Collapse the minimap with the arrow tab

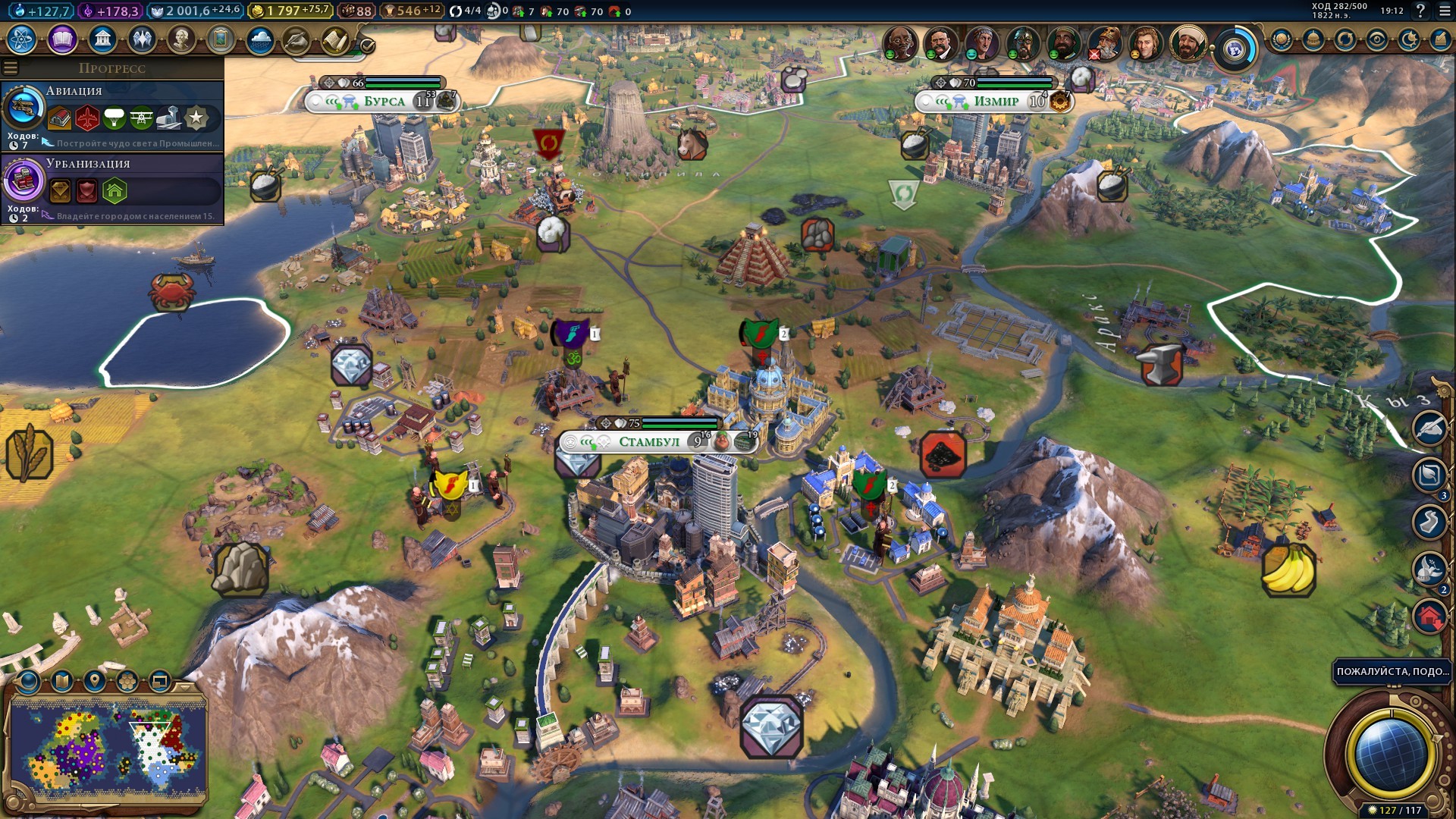[x=185, y=686]
